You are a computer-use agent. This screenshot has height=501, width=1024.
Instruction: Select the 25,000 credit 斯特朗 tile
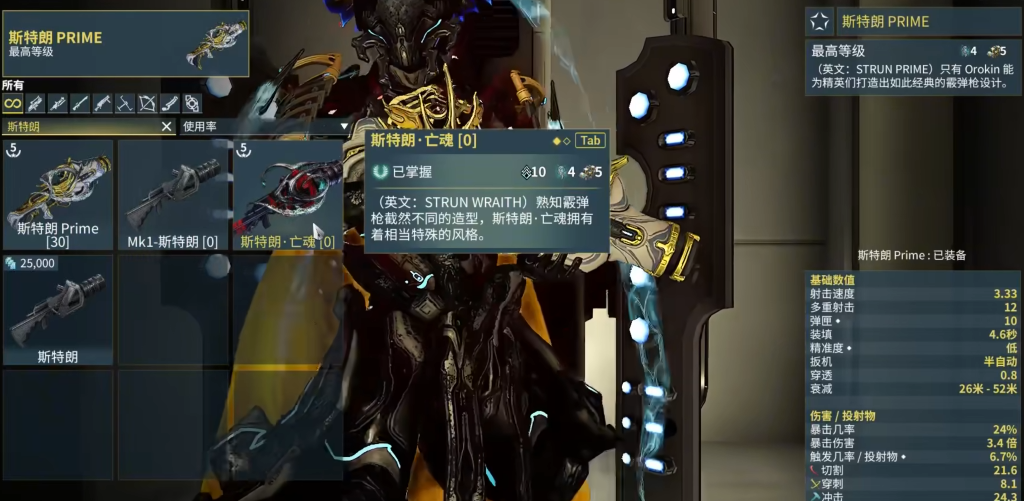(x=58, y=310)
